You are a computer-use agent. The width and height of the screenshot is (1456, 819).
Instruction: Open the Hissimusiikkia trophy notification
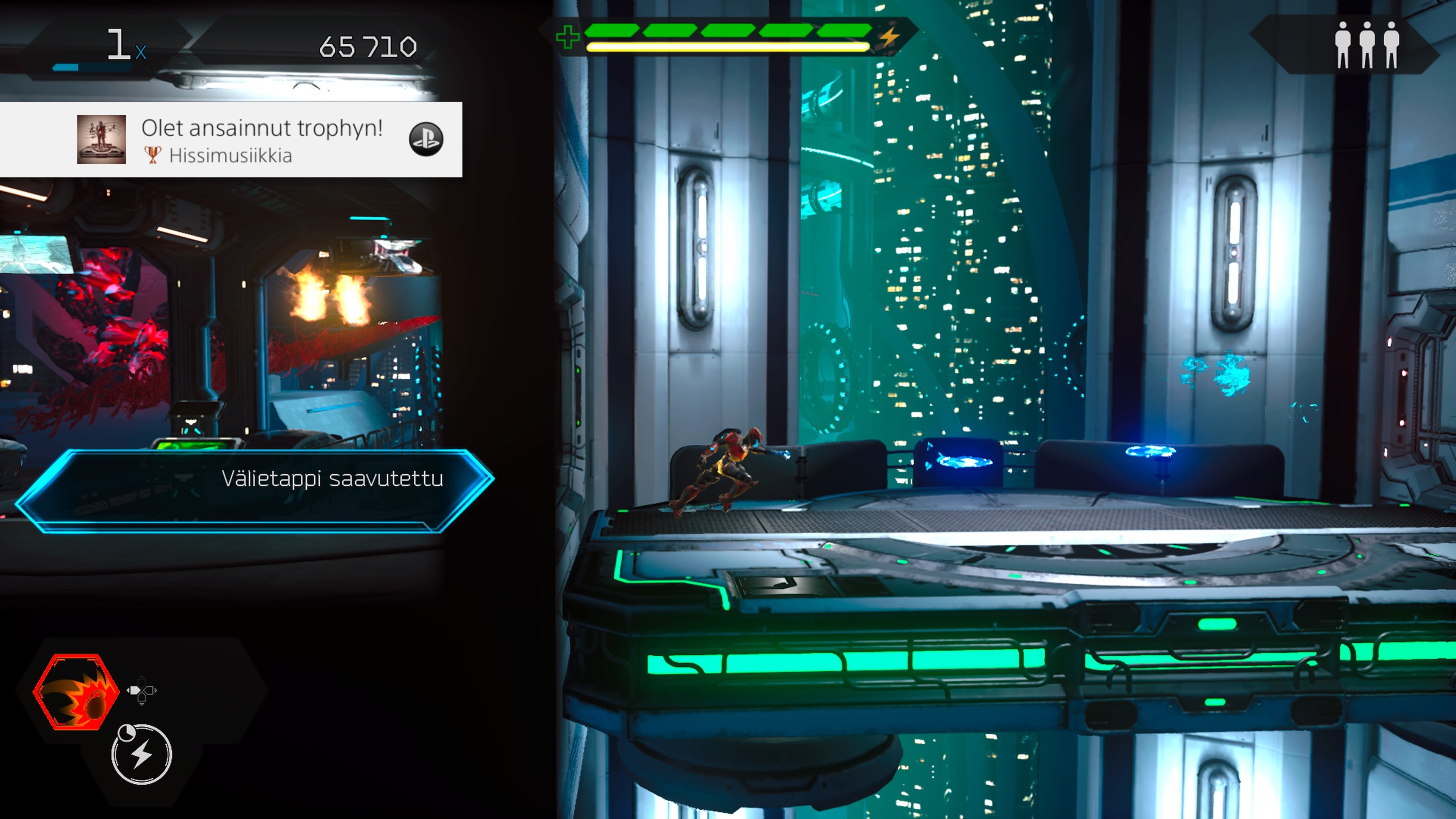(x=261, y=140)
